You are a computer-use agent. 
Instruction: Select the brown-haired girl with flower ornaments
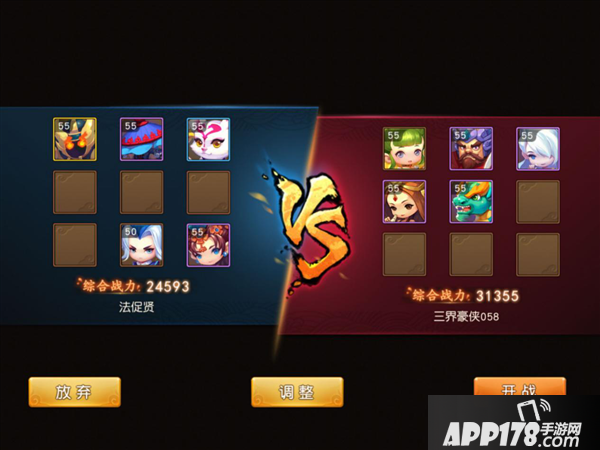[x=208, y=245]
